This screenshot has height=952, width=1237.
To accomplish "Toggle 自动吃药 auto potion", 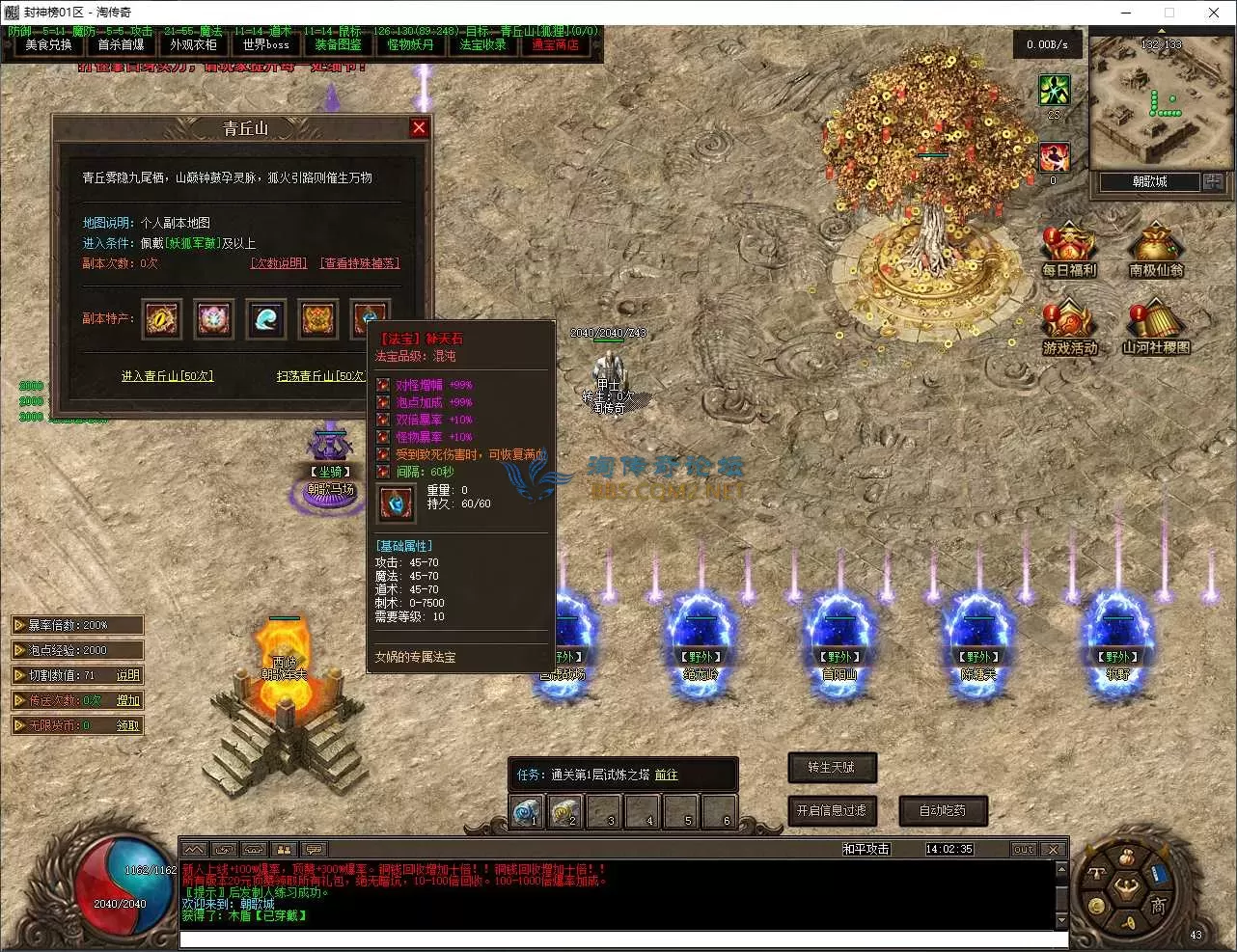I will tap(943, 811).
